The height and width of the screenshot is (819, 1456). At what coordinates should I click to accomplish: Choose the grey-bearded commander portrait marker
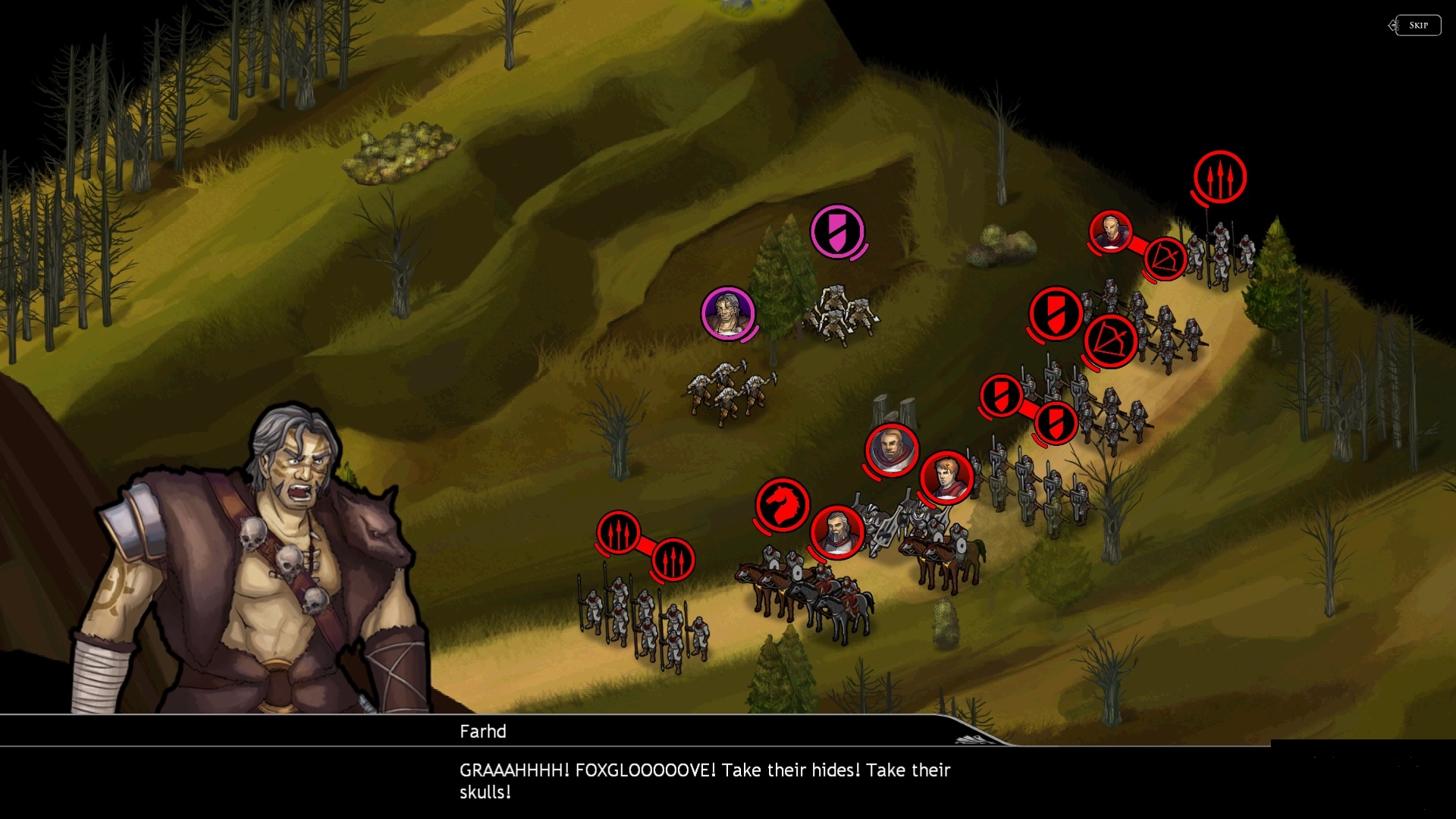[837, 531]
